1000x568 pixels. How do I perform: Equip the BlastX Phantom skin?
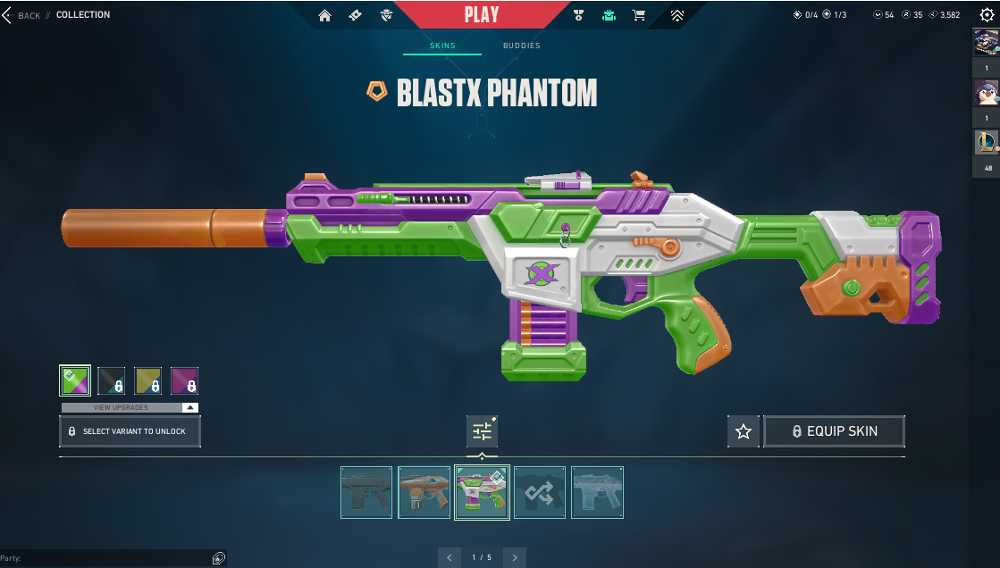pyautogui.click(x=835, y=431)
